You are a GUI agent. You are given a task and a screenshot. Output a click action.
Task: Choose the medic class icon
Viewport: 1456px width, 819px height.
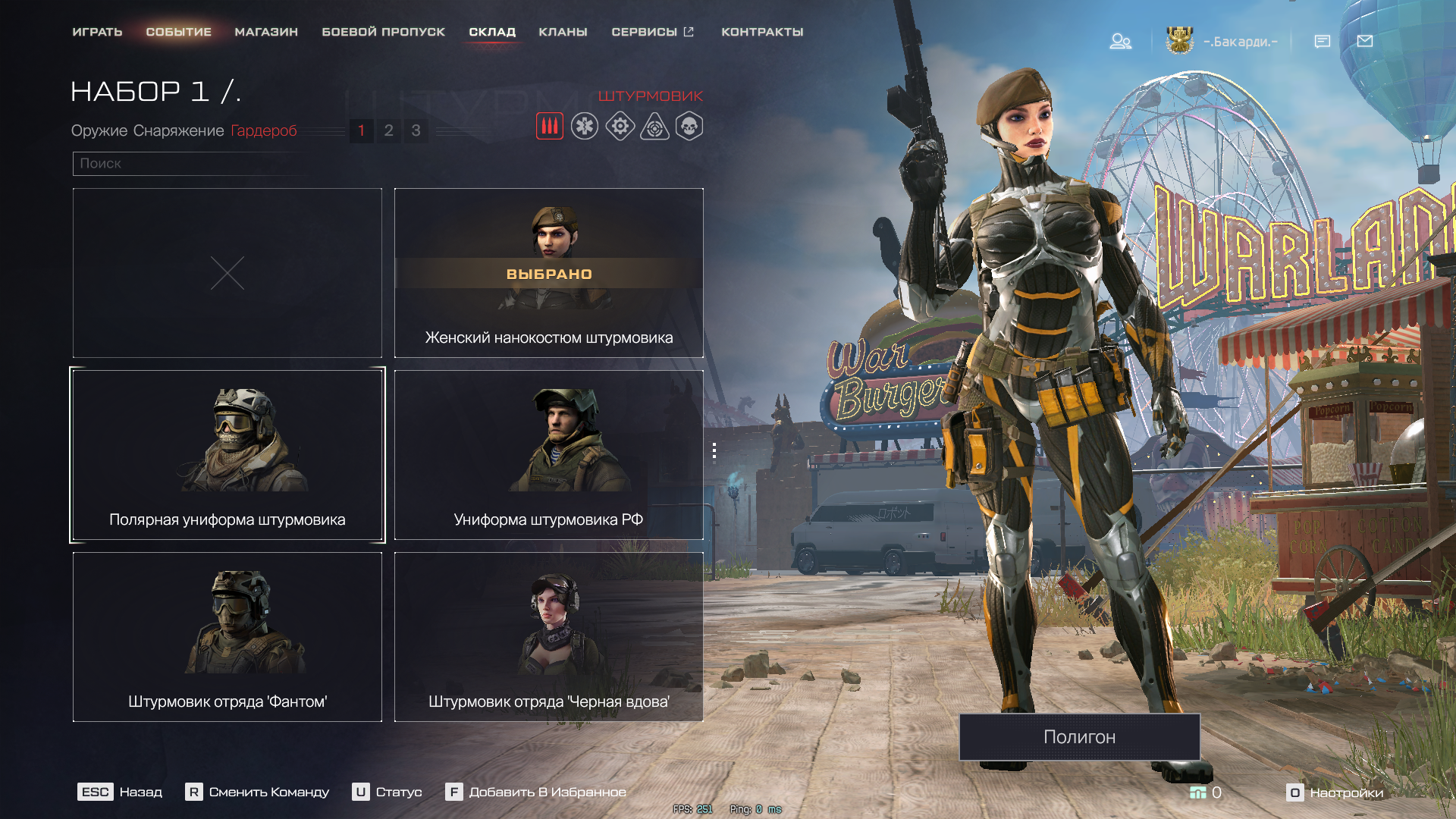(585, 126)
